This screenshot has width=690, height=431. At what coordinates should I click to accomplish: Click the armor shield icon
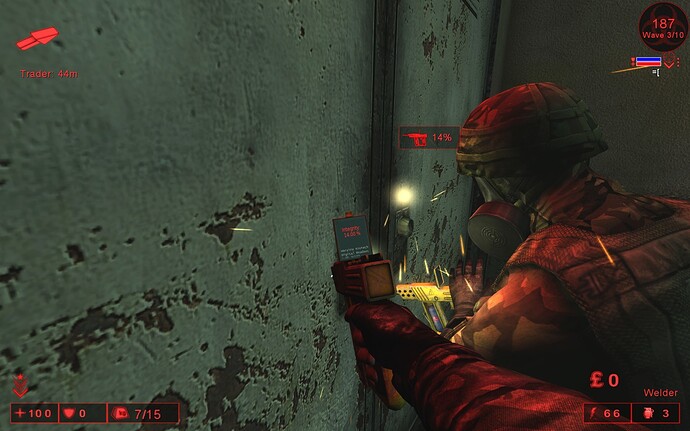(x=70, y=412)
